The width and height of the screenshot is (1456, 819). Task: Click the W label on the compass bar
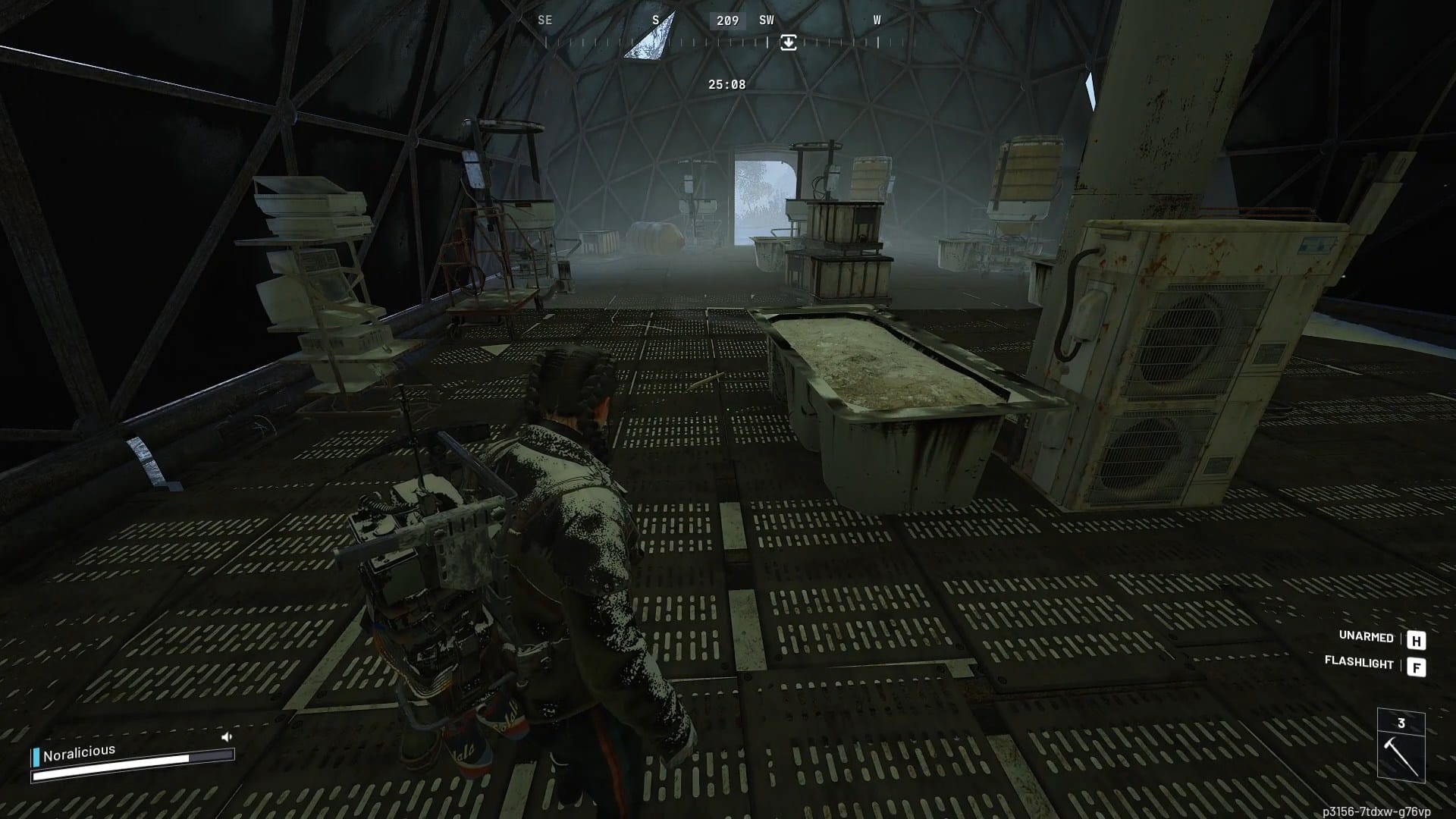877,20
